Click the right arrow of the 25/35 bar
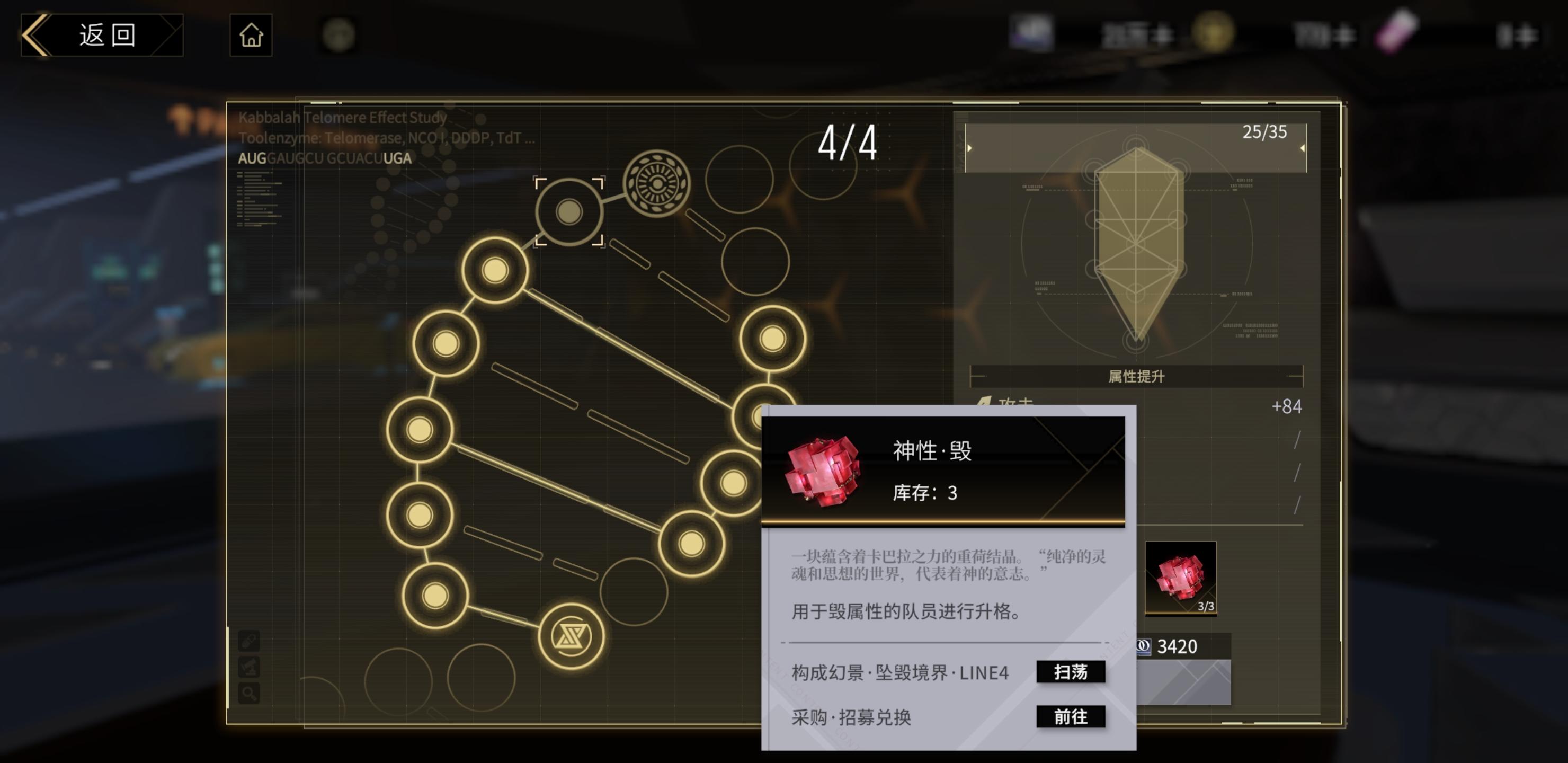The height and width of the screenshot is (763, 1568). 1303,147
